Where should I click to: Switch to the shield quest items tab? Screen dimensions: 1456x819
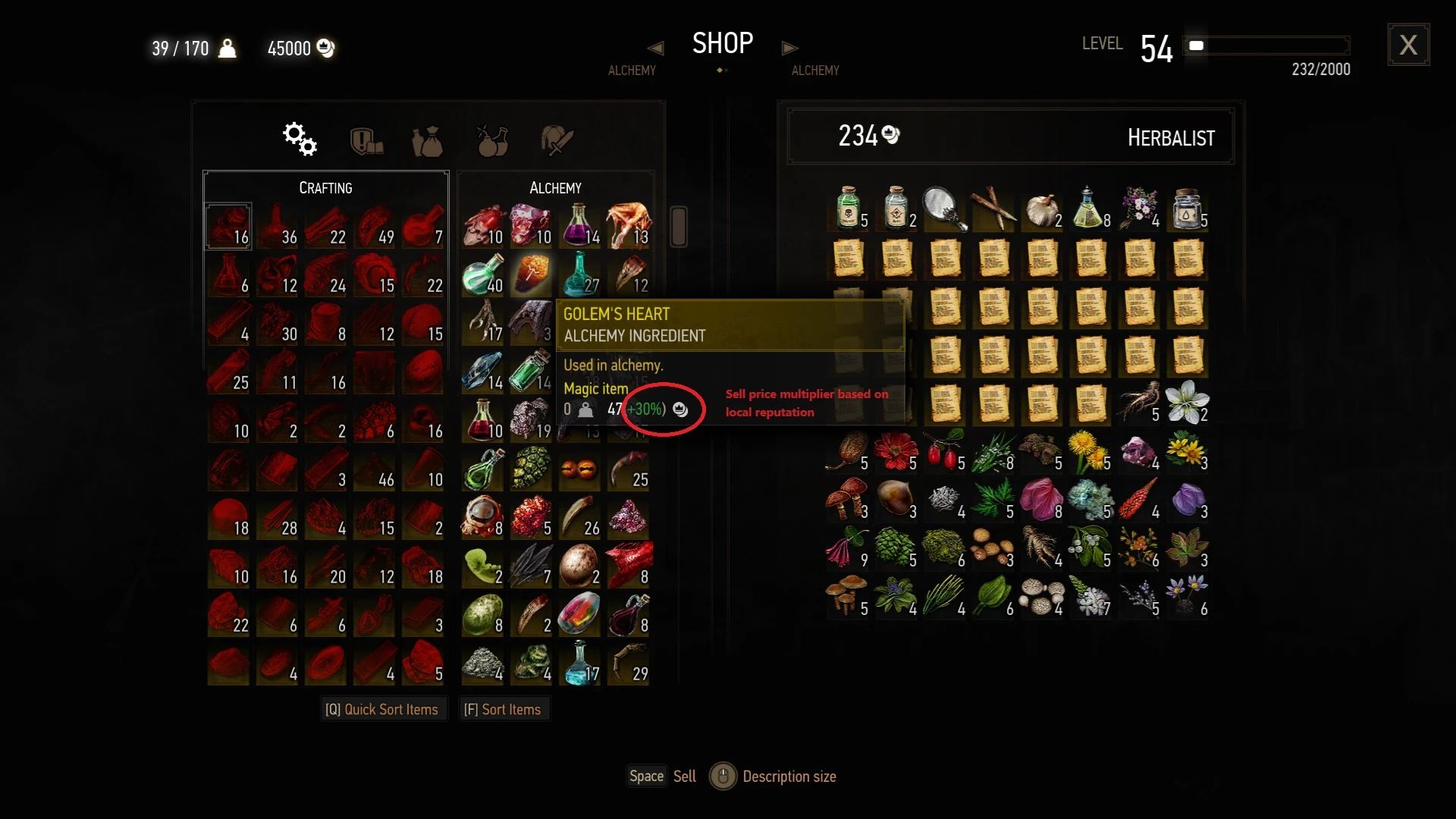point(366,141)
